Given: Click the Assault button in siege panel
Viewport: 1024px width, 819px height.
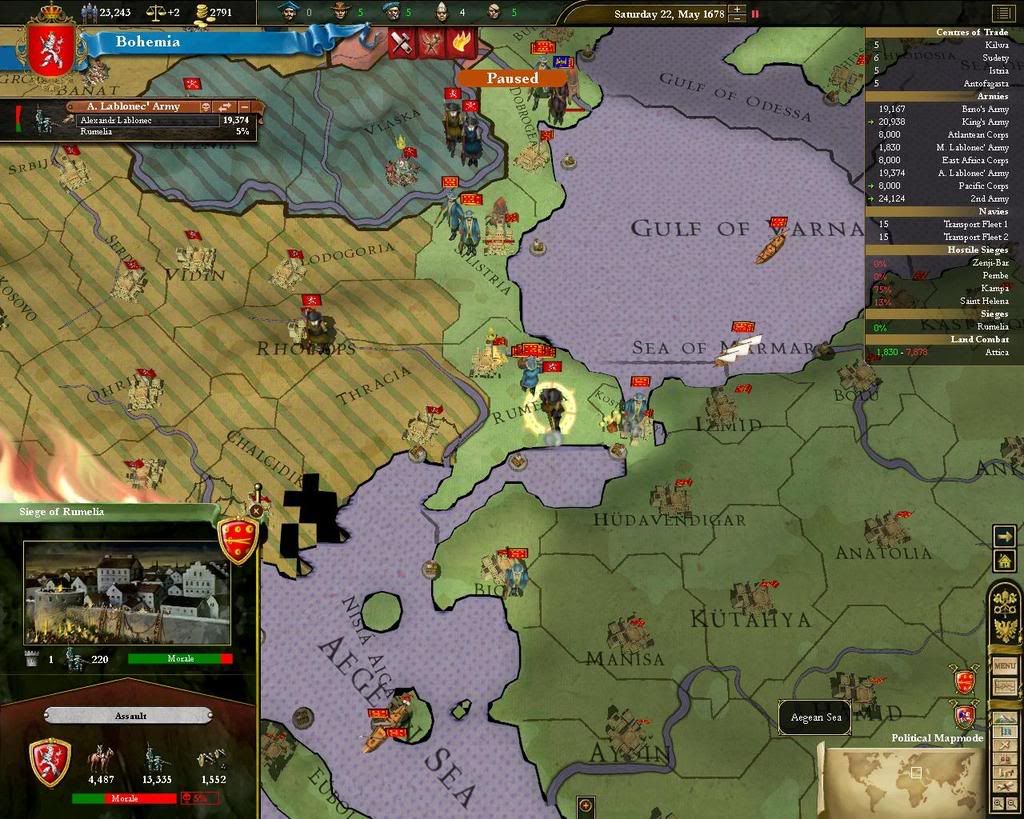Looking at the screenshot, I should 128,716.
